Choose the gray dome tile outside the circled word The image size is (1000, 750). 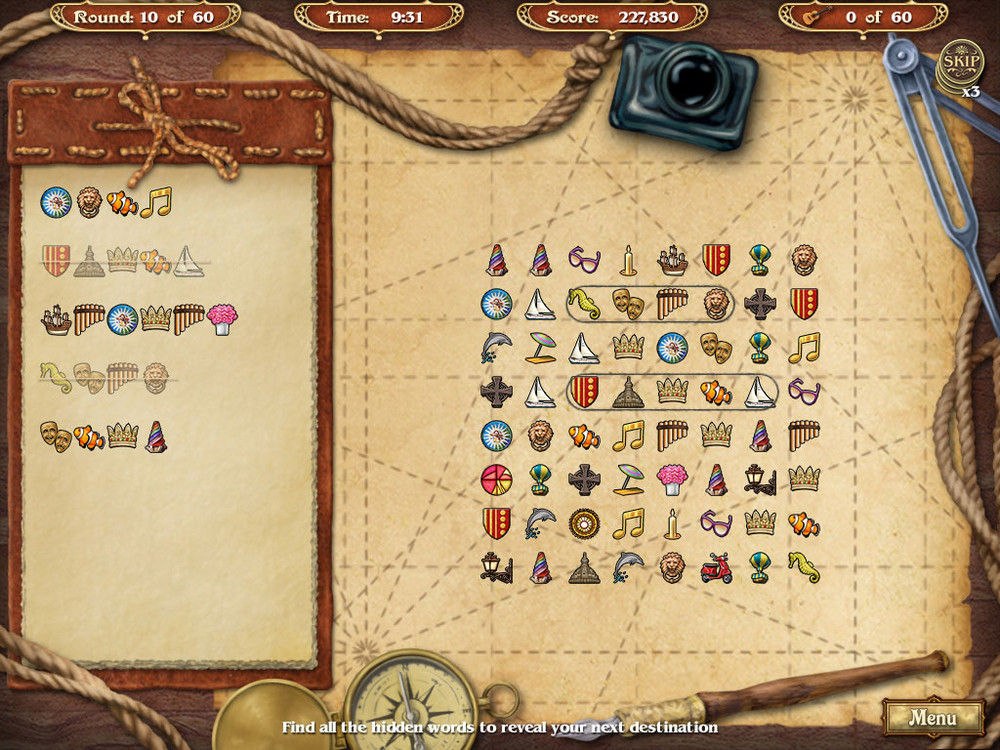584,567
